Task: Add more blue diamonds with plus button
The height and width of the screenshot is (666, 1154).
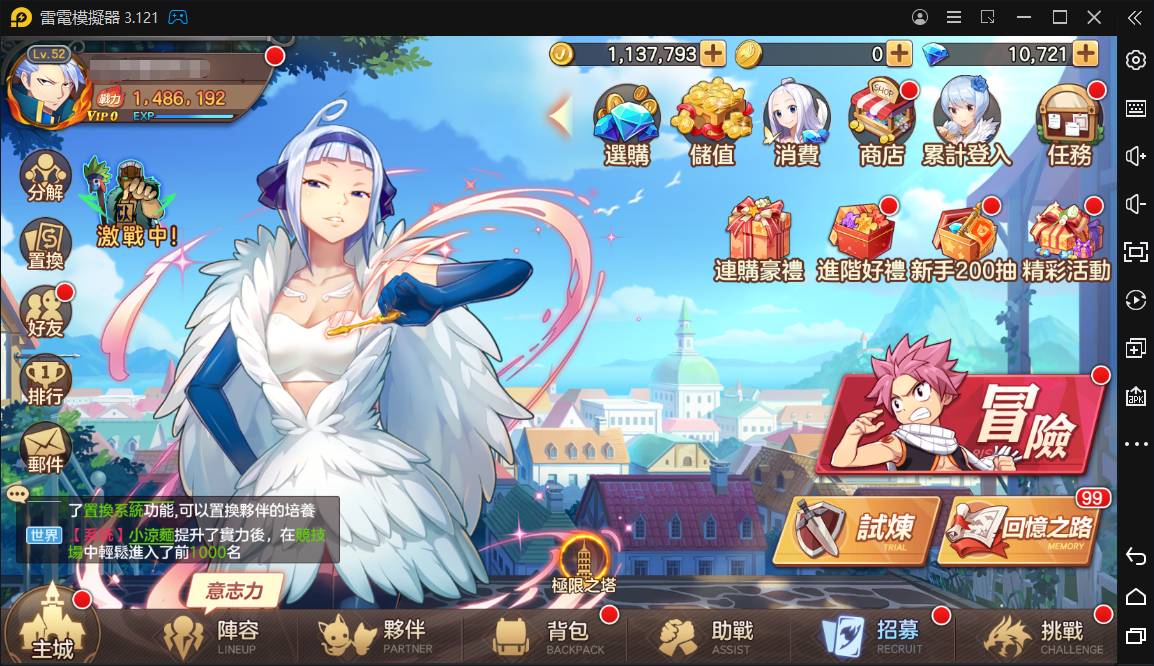Action: click(x=1085, y=54)
